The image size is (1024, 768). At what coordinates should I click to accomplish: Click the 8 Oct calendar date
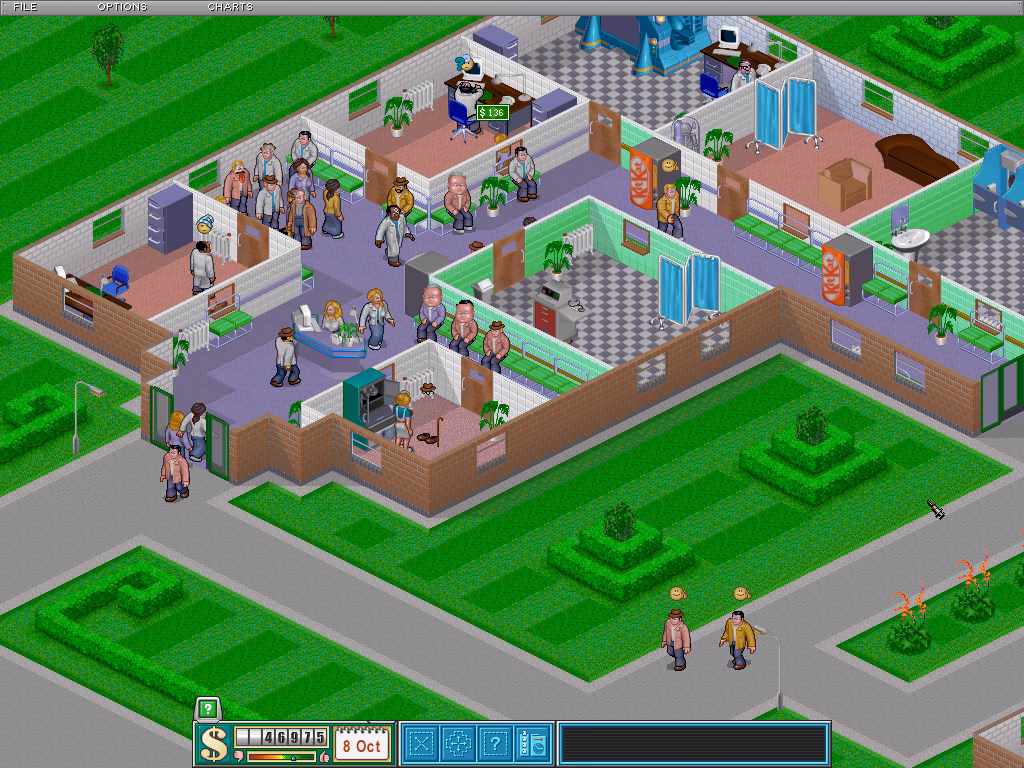tap(361, 745)
